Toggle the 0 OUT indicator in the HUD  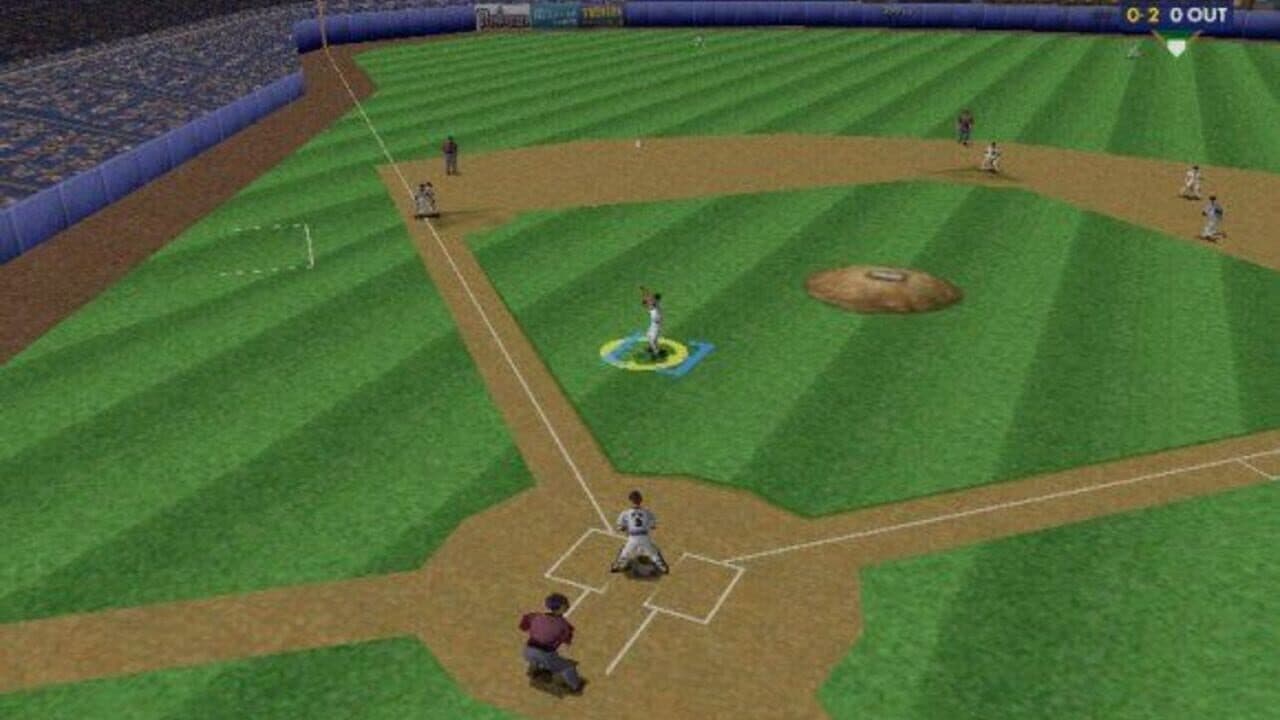coord(1197,14)
